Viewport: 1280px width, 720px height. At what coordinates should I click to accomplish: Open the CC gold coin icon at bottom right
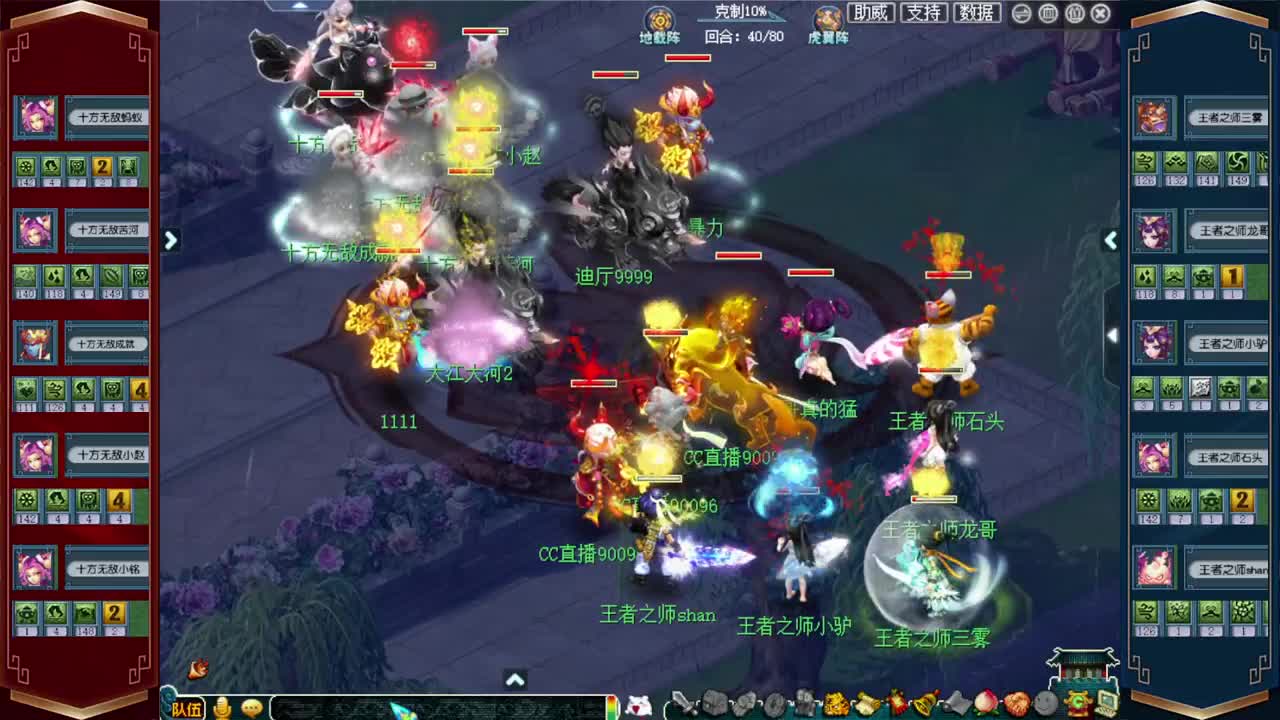point(1080,703)
